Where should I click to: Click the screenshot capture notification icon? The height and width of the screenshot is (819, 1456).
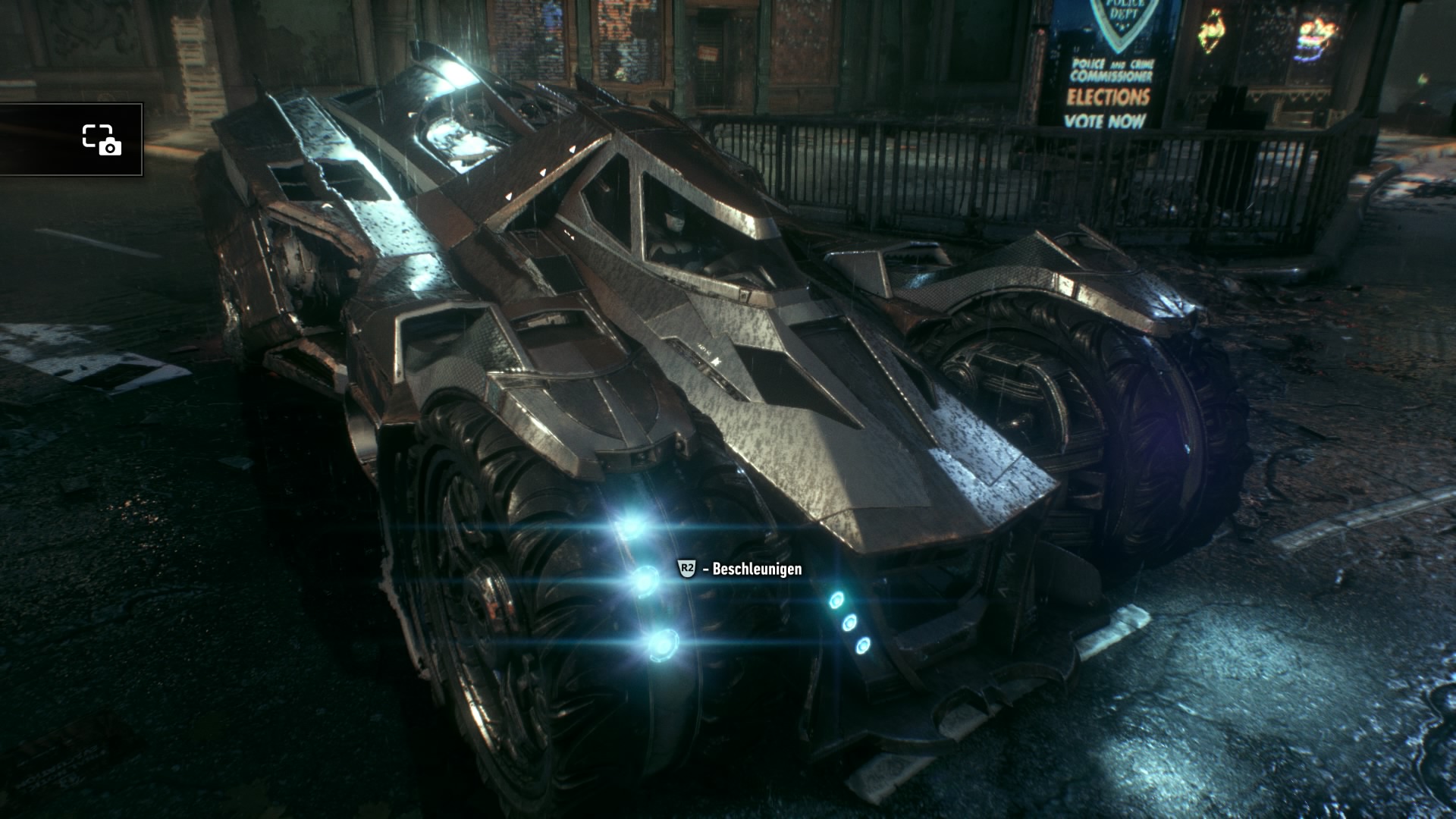click(x=102, y=140)
